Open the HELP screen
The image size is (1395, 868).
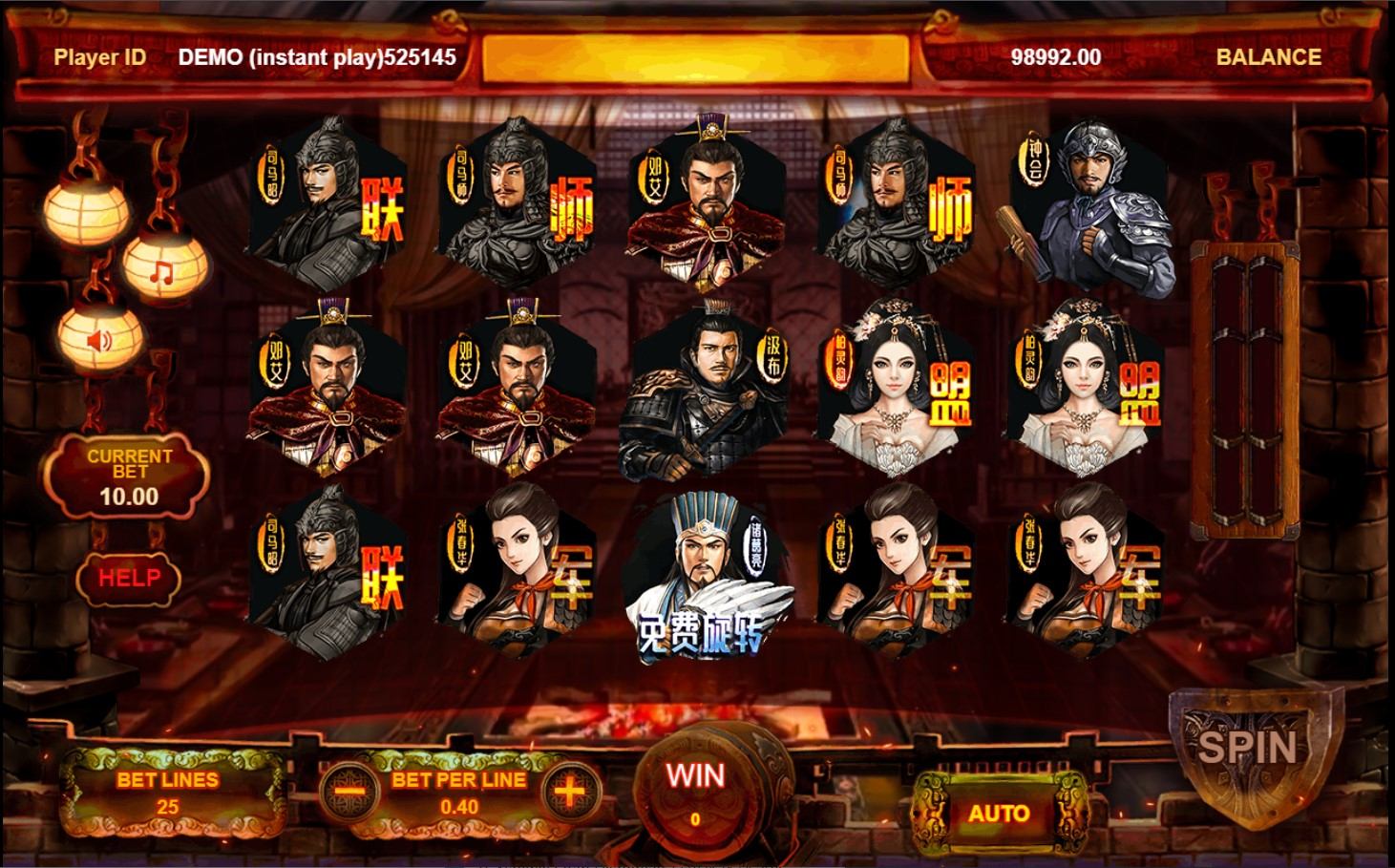click(129, 577)
